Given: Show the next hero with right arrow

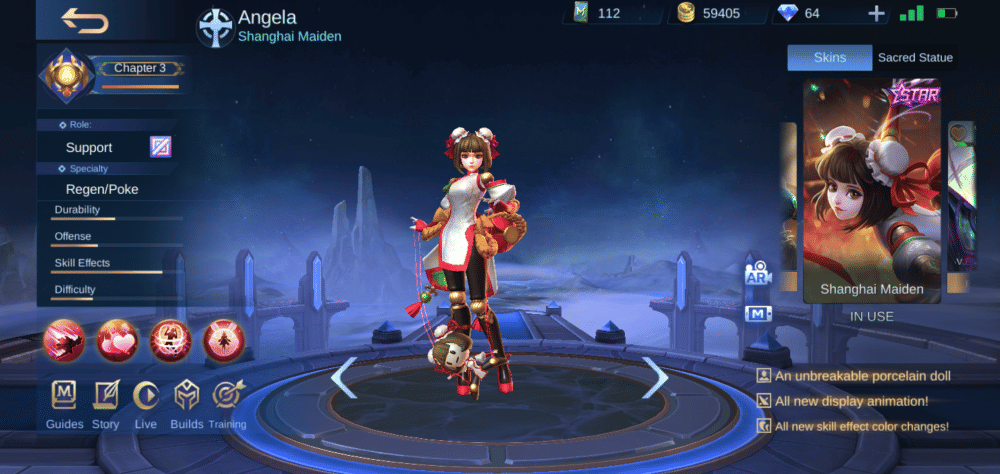Looking at the screenshot, I should click(655, 378).
